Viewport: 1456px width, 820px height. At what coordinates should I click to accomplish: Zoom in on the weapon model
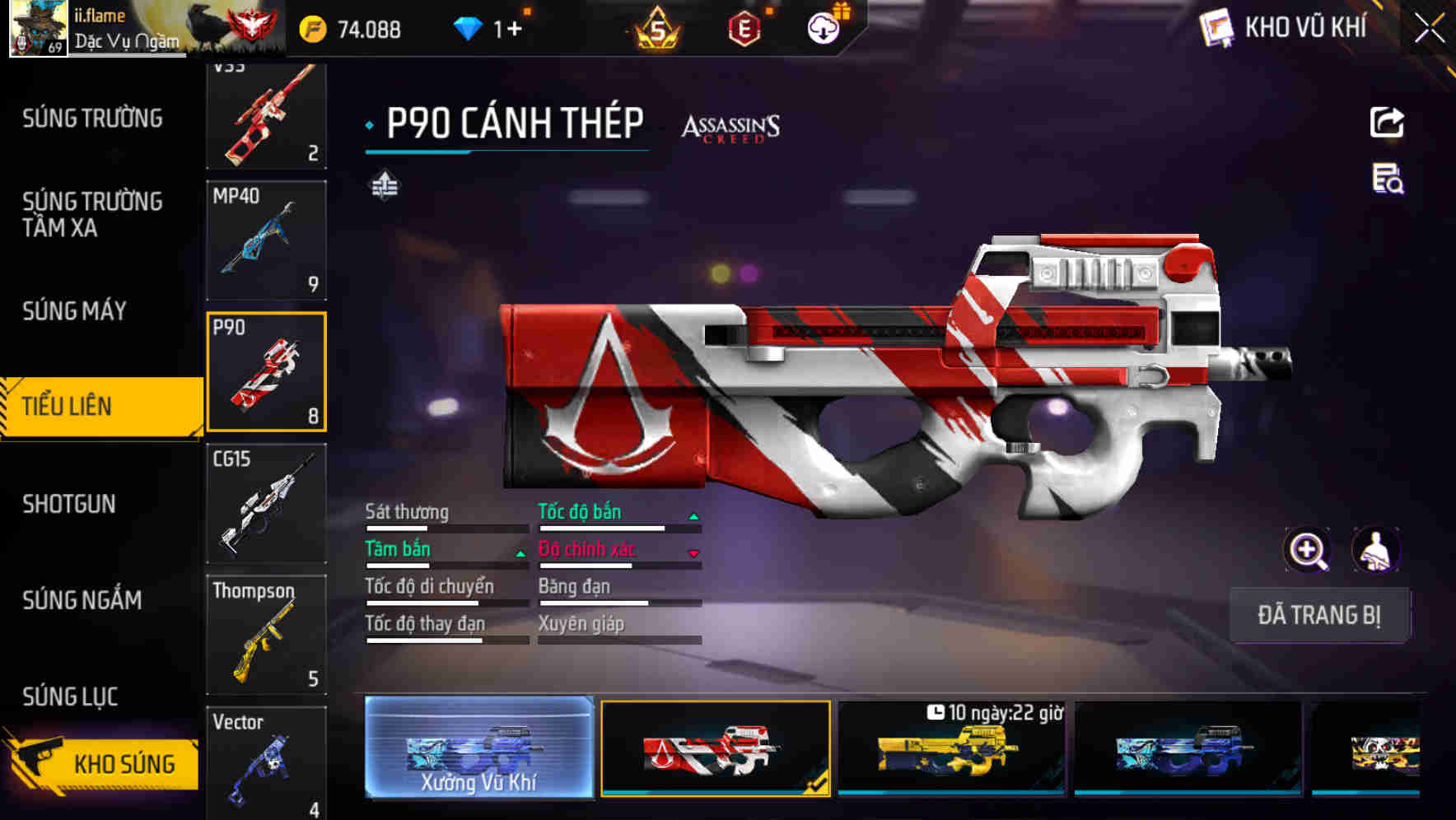pos(1308,549)
